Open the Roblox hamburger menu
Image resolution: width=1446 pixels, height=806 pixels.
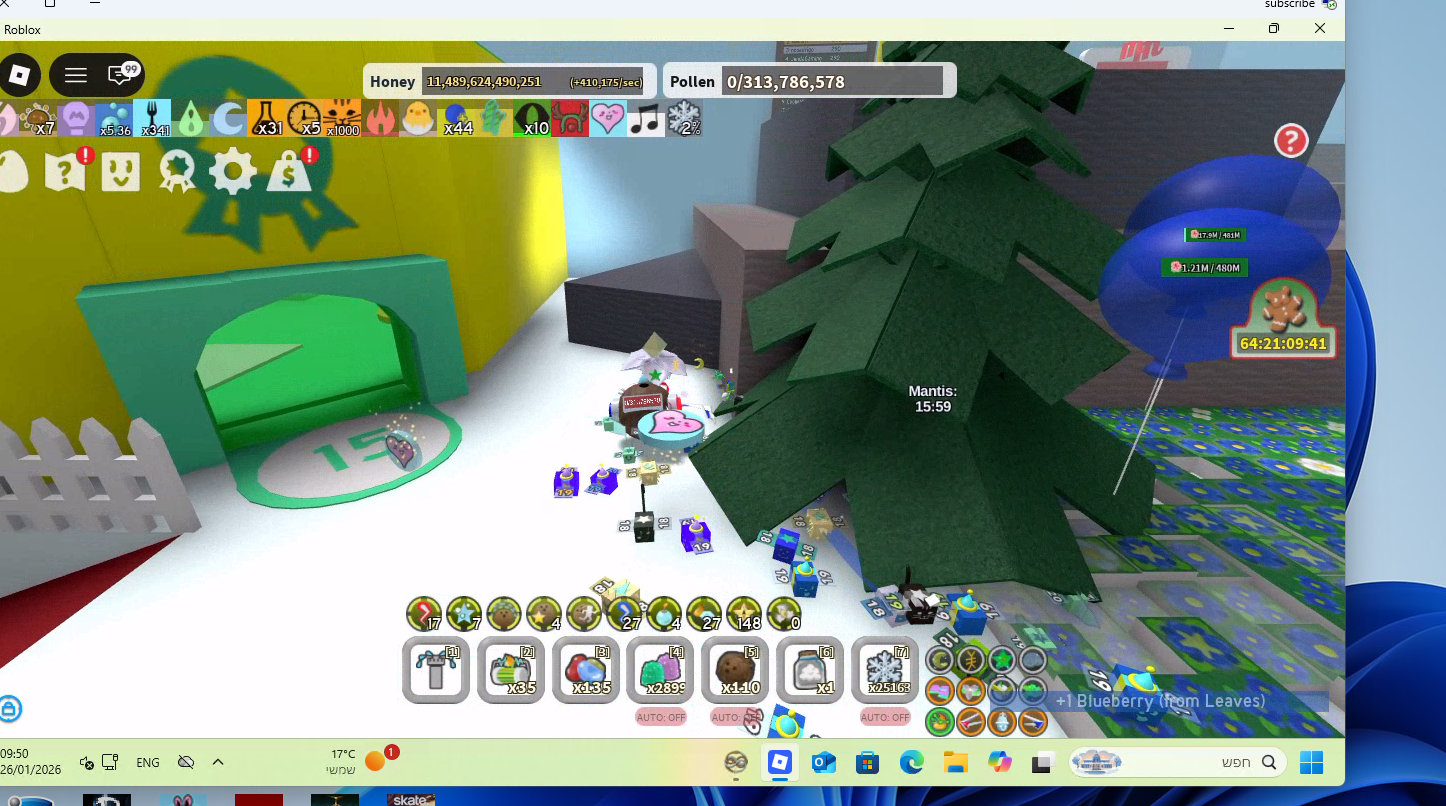tap(75, 74)
